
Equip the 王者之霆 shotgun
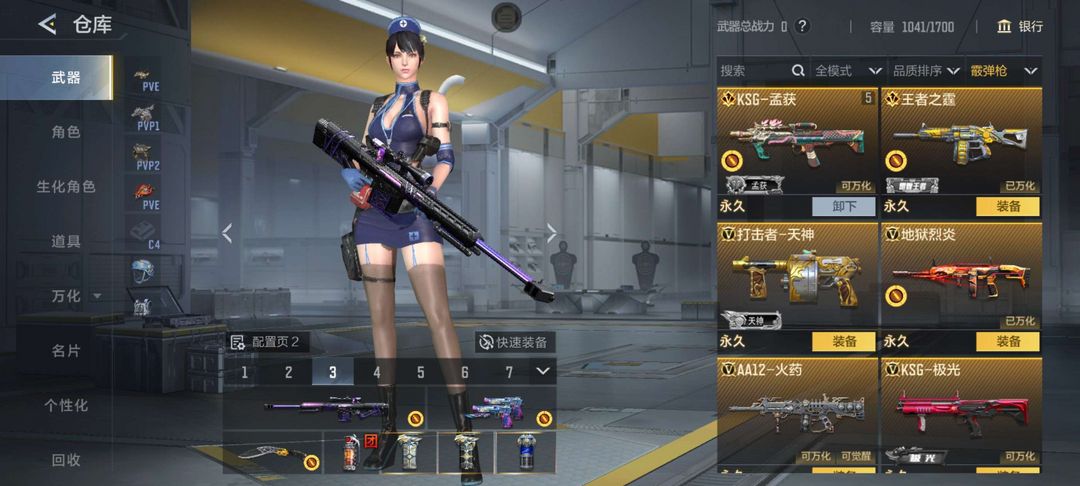[1007, 206]
